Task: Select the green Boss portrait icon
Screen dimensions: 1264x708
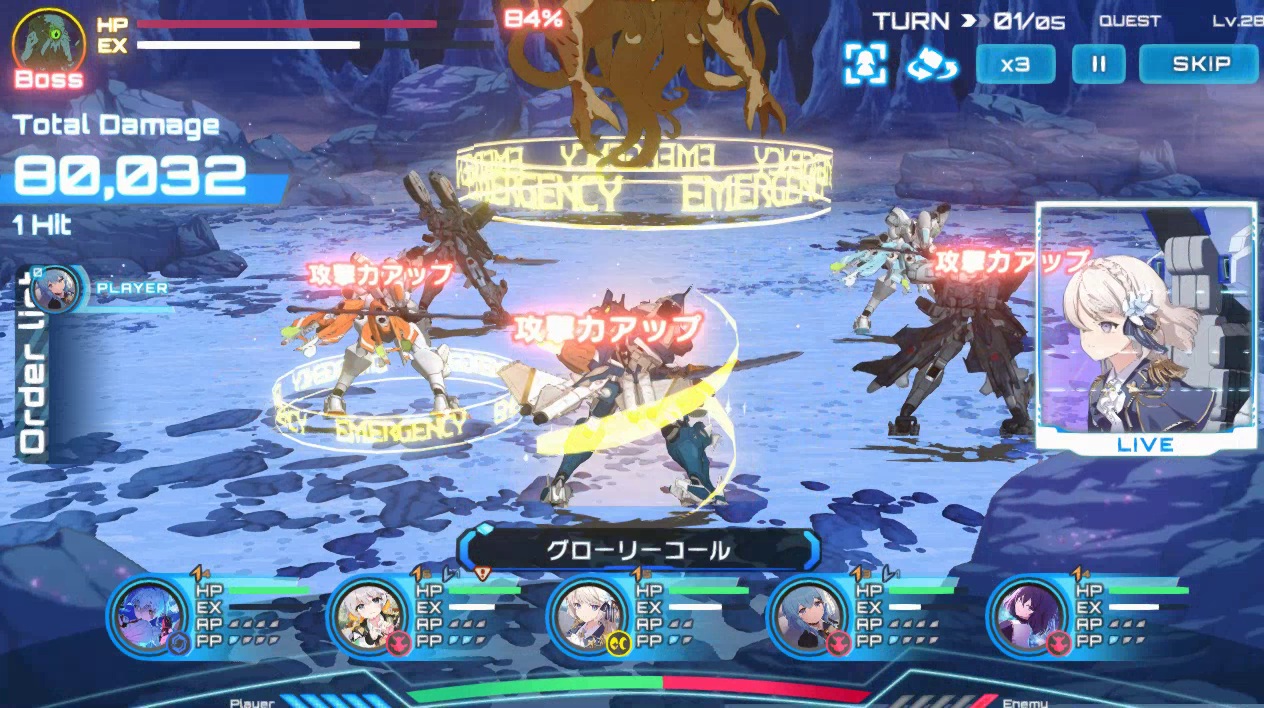Action: pos(49,40)
